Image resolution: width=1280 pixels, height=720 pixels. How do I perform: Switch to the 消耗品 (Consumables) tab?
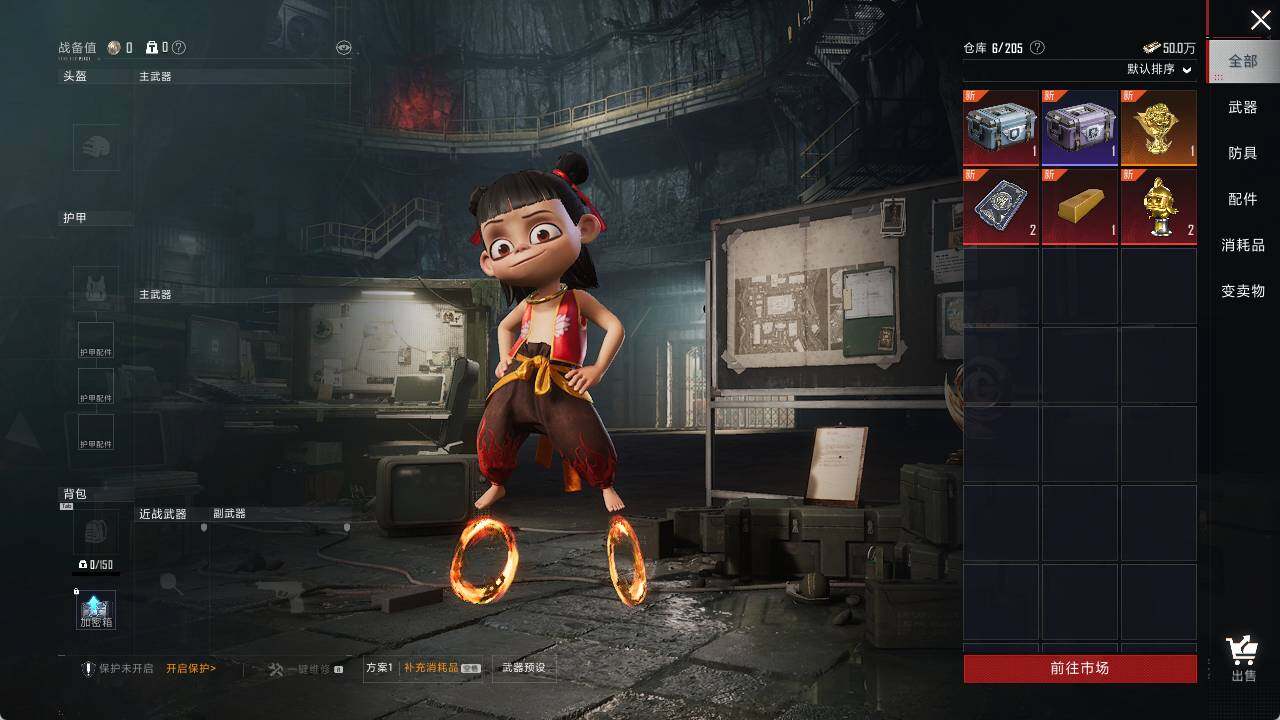pos(1243,245)
